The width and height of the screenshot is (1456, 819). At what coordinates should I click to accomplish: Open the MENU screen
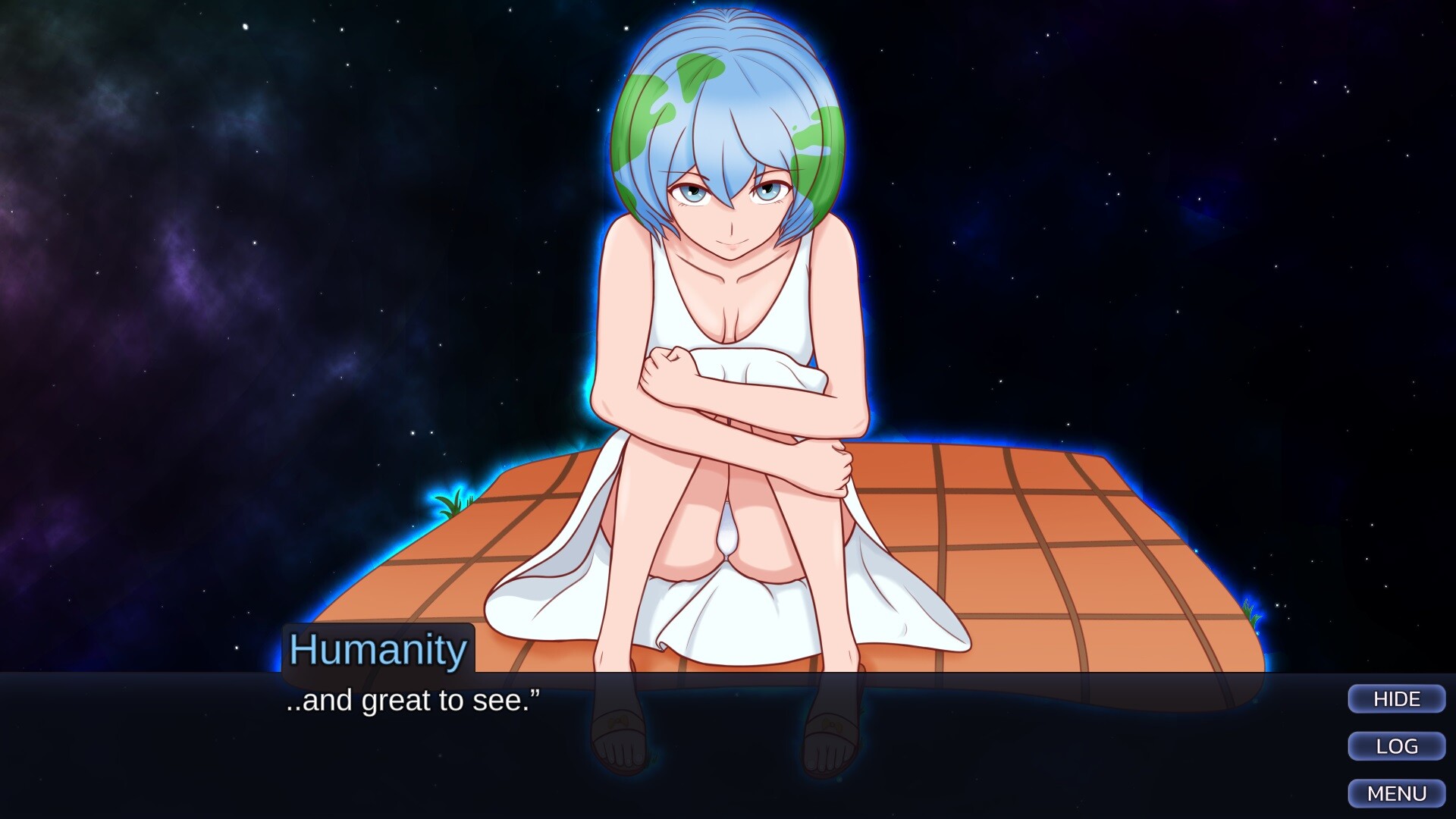click(1397, 793)
